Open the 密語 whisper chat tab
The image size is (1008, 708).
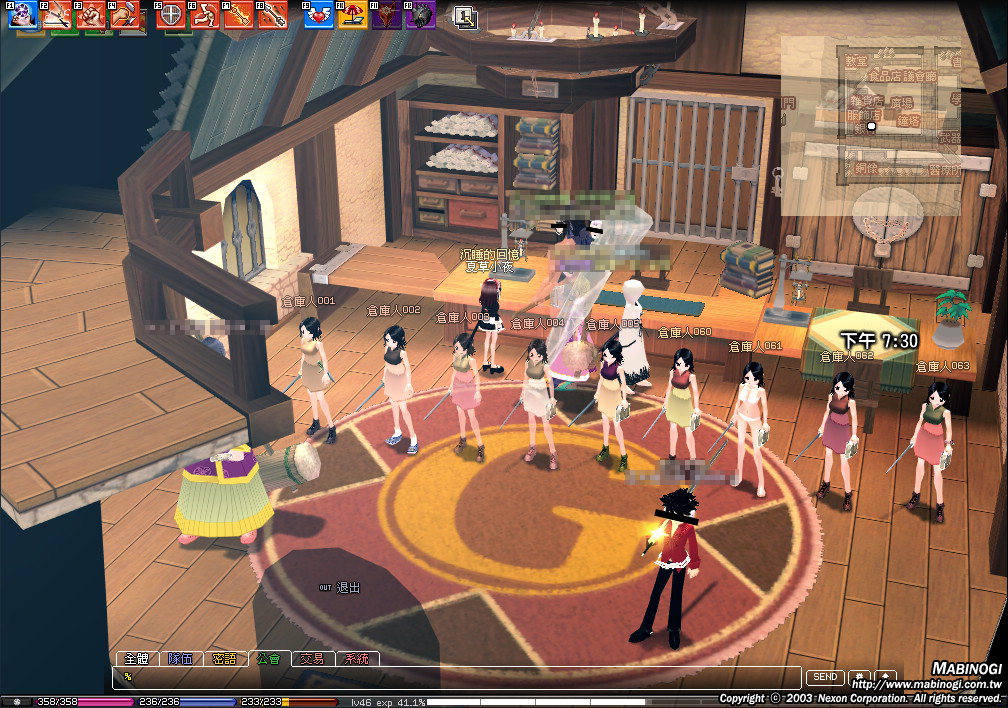click(225, 659)
